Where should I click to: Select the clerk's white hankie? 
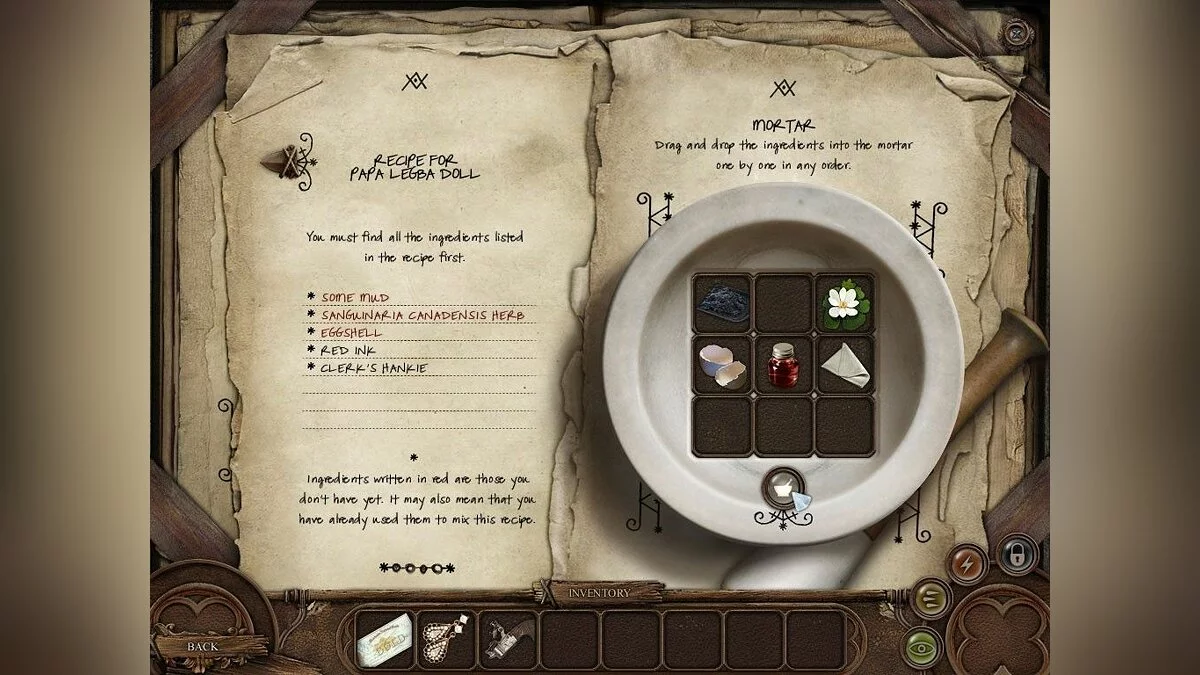[x=845, y=366]
